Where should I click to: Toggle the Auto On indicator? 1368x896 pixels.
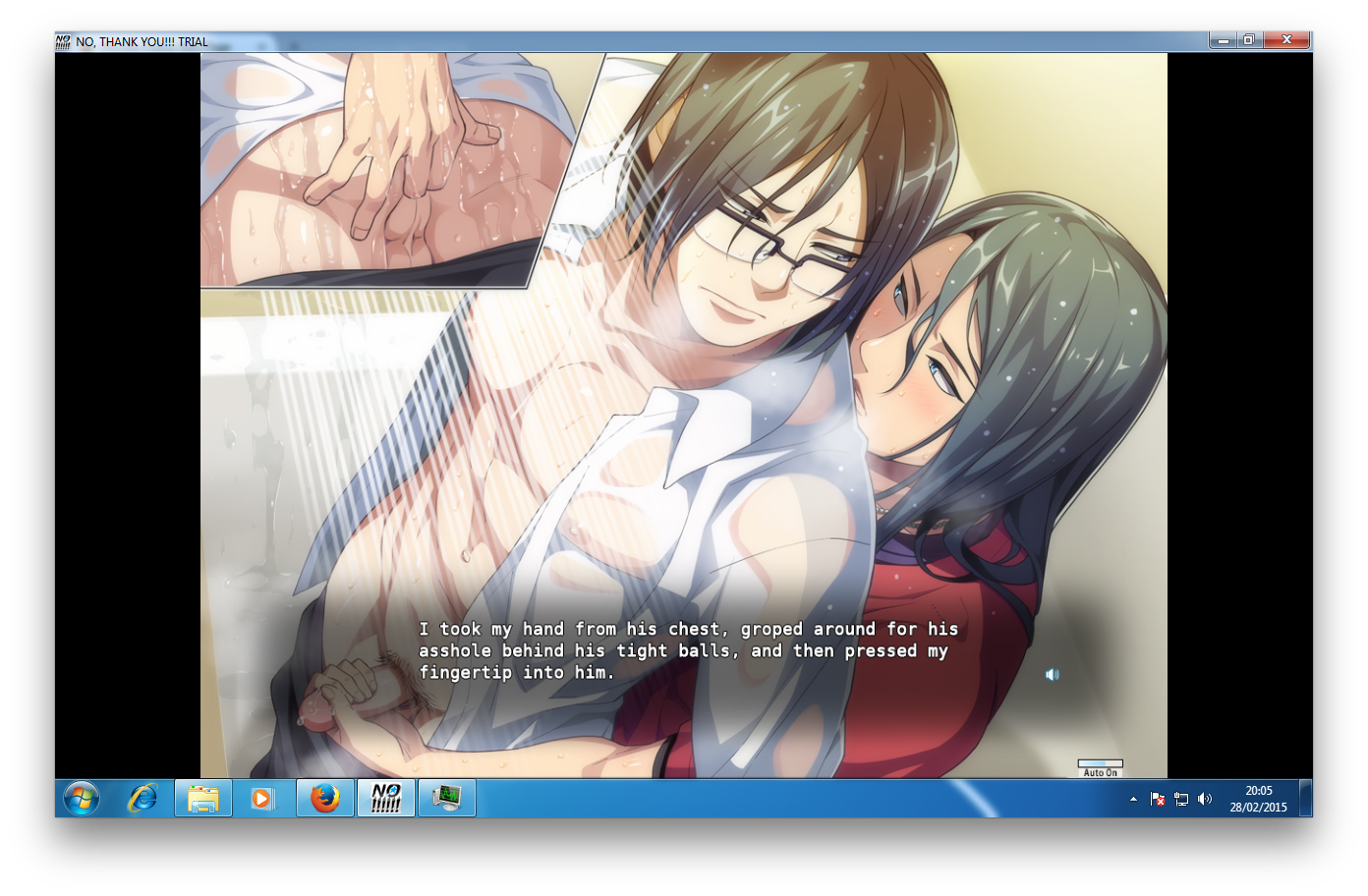coord(1100,768)
